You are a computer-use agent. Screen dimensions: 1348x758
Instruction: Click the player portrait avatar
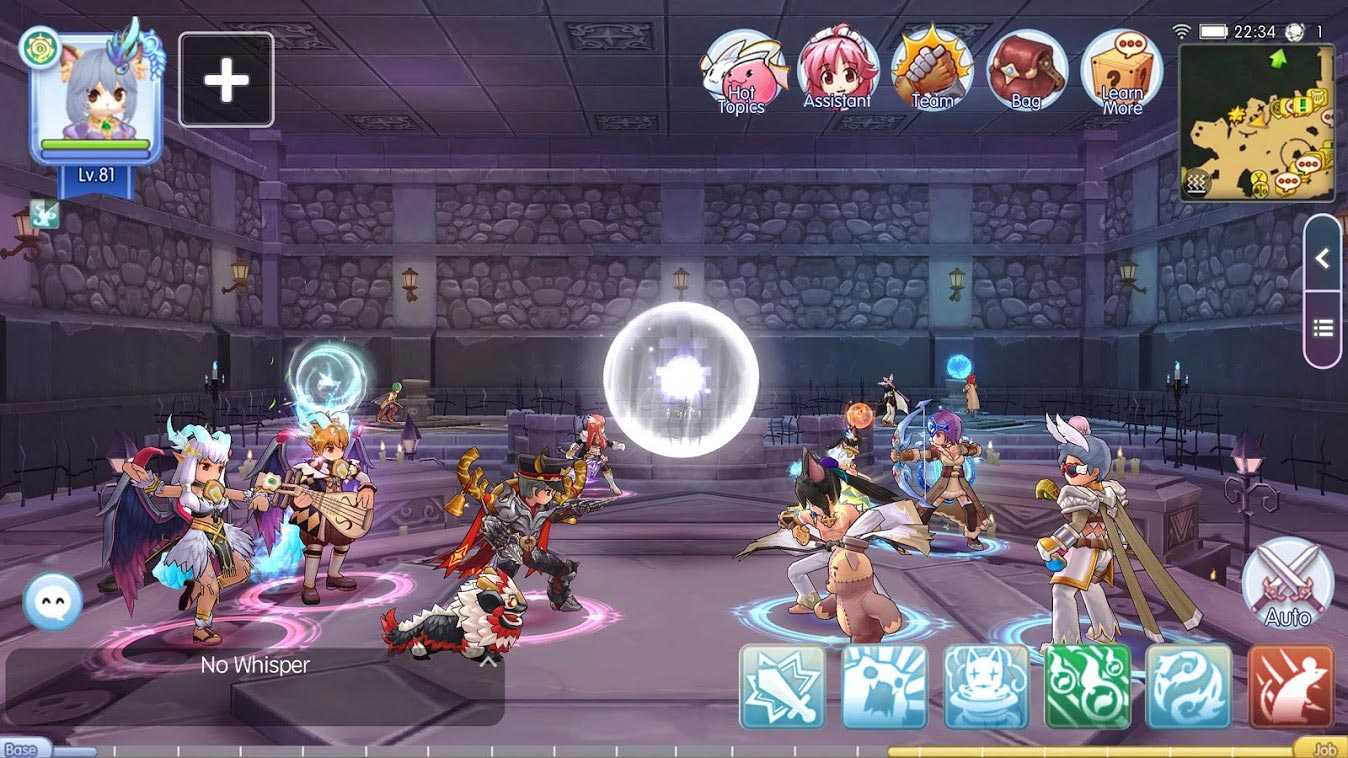coord(95,97)
